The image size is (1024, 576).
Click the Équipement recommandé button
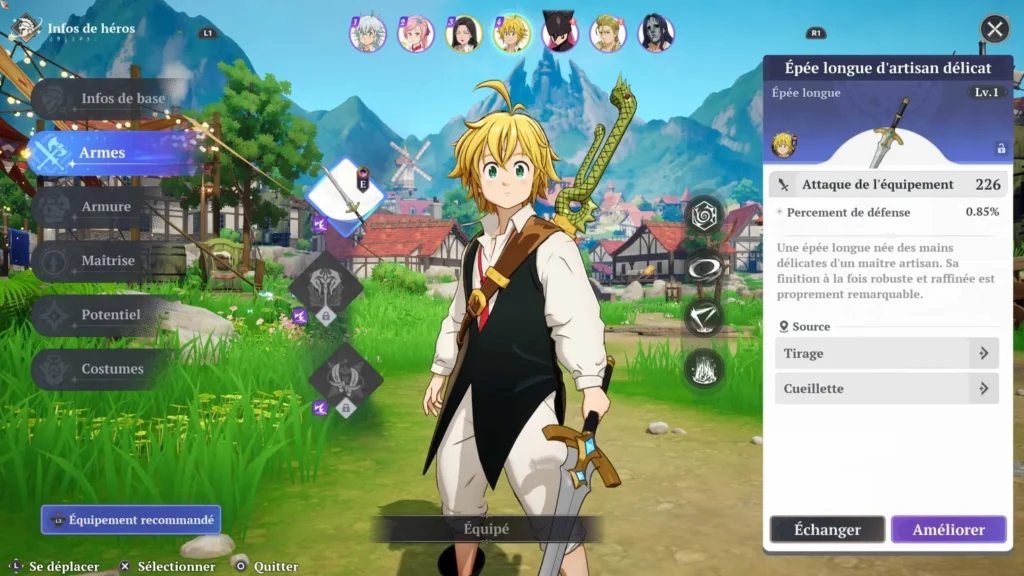point(131,520)
